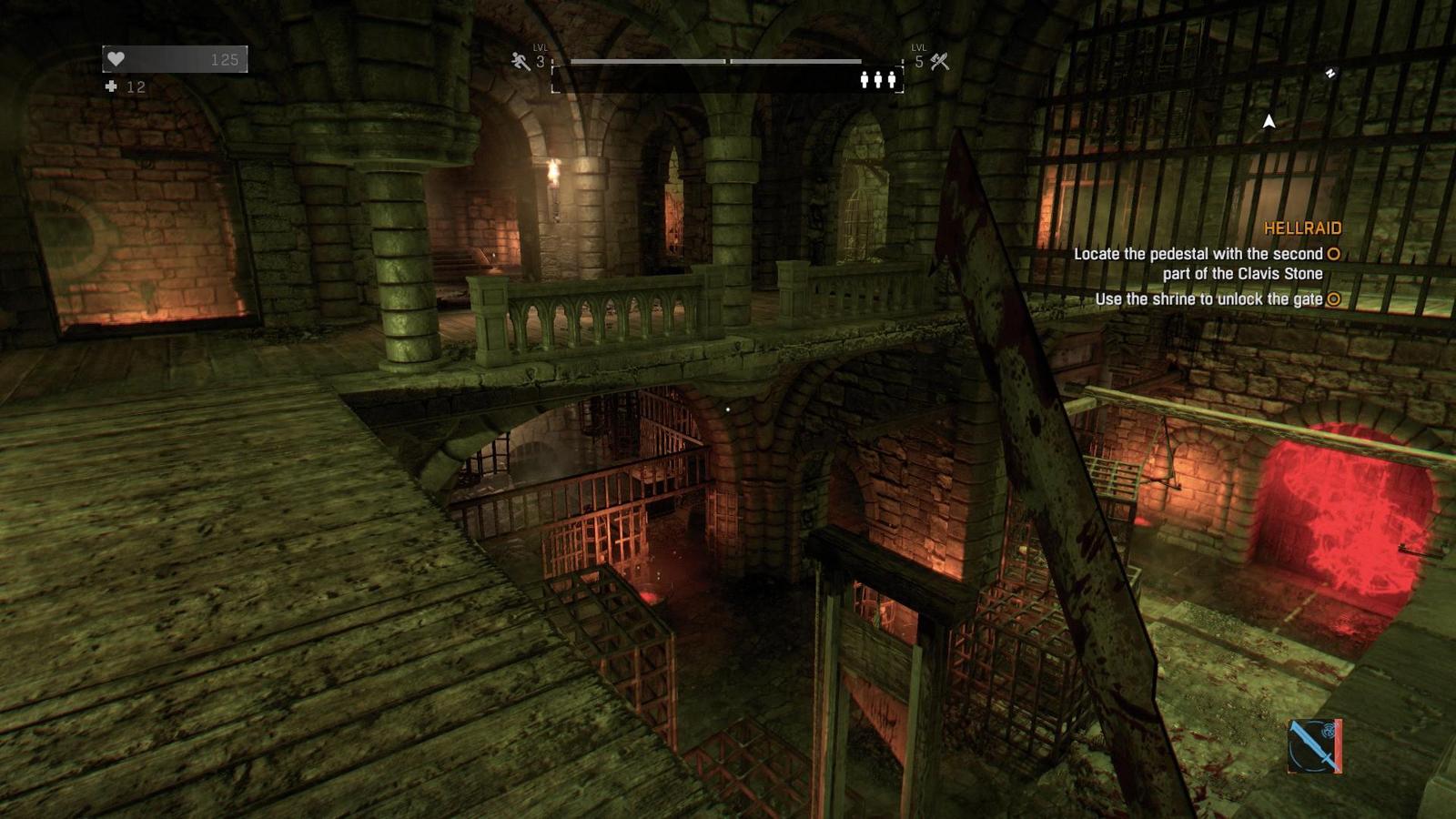Click the agility level running icon
This screenshot has height=819, width=1456.
tap(521, 61)
